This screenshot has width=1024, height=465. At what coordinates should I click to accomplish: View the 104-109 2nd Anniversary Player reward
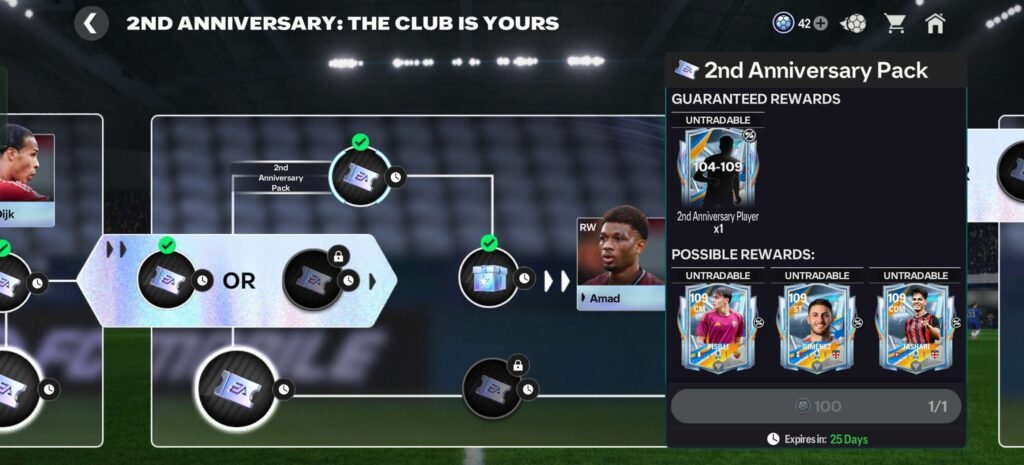pyautogui.click(x=717, y=169)
